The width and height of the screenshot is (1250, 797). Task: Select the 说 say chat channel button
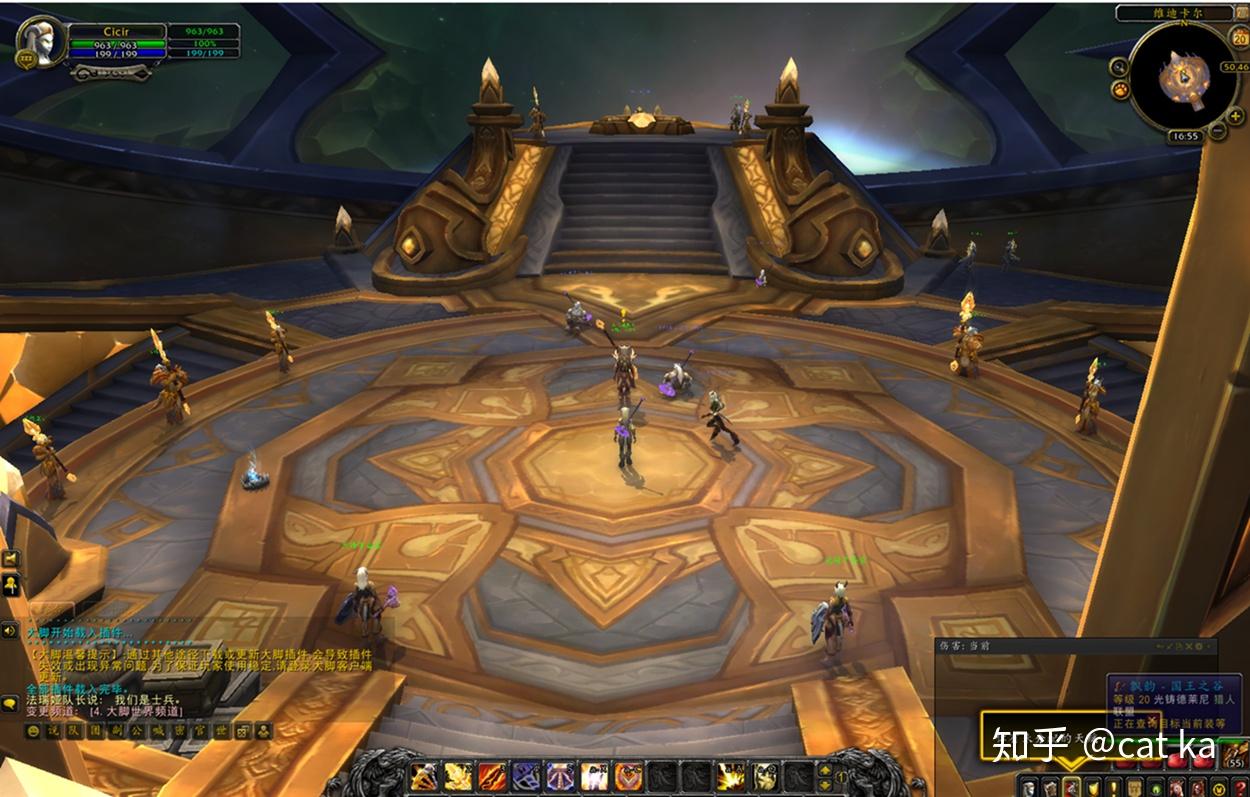click(x=54, y=732)
